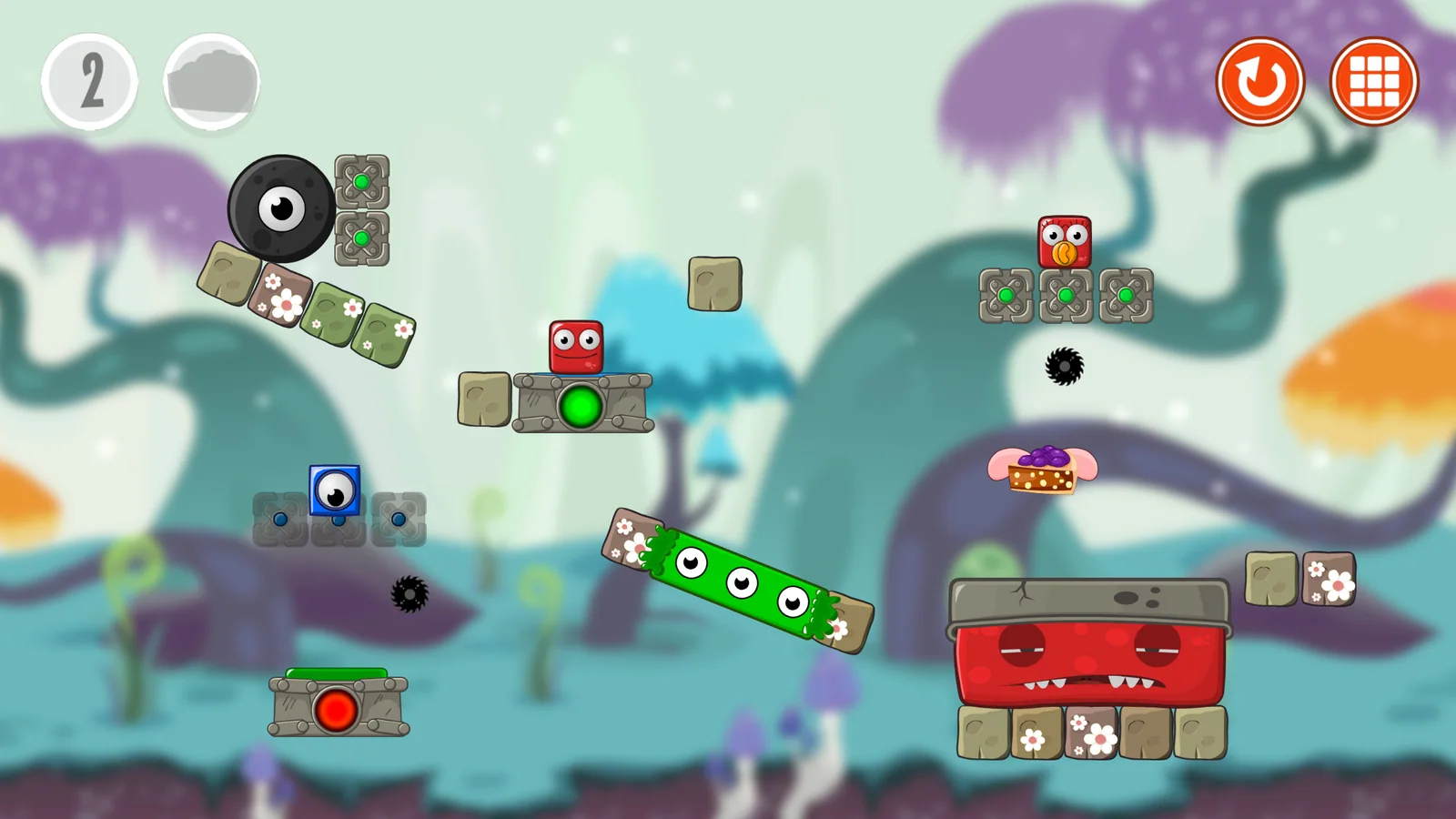Open the level select grid menu
Screen dimensions: 1456x819
[1373, 82]
